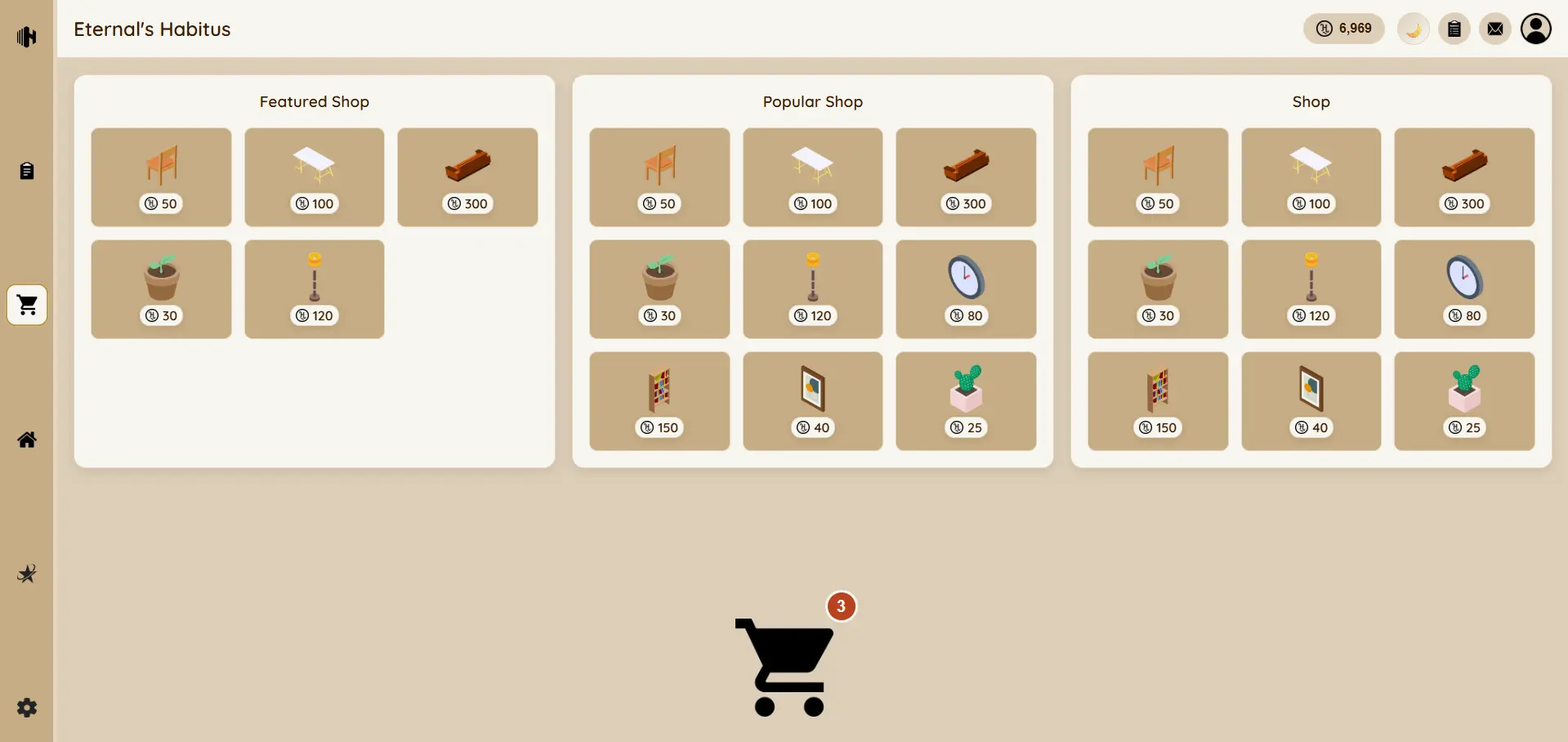Check your coin balance showing 6,969
Image resolution: width=1568 pixels, height=742 pixels.
(x=1343, y=29)
